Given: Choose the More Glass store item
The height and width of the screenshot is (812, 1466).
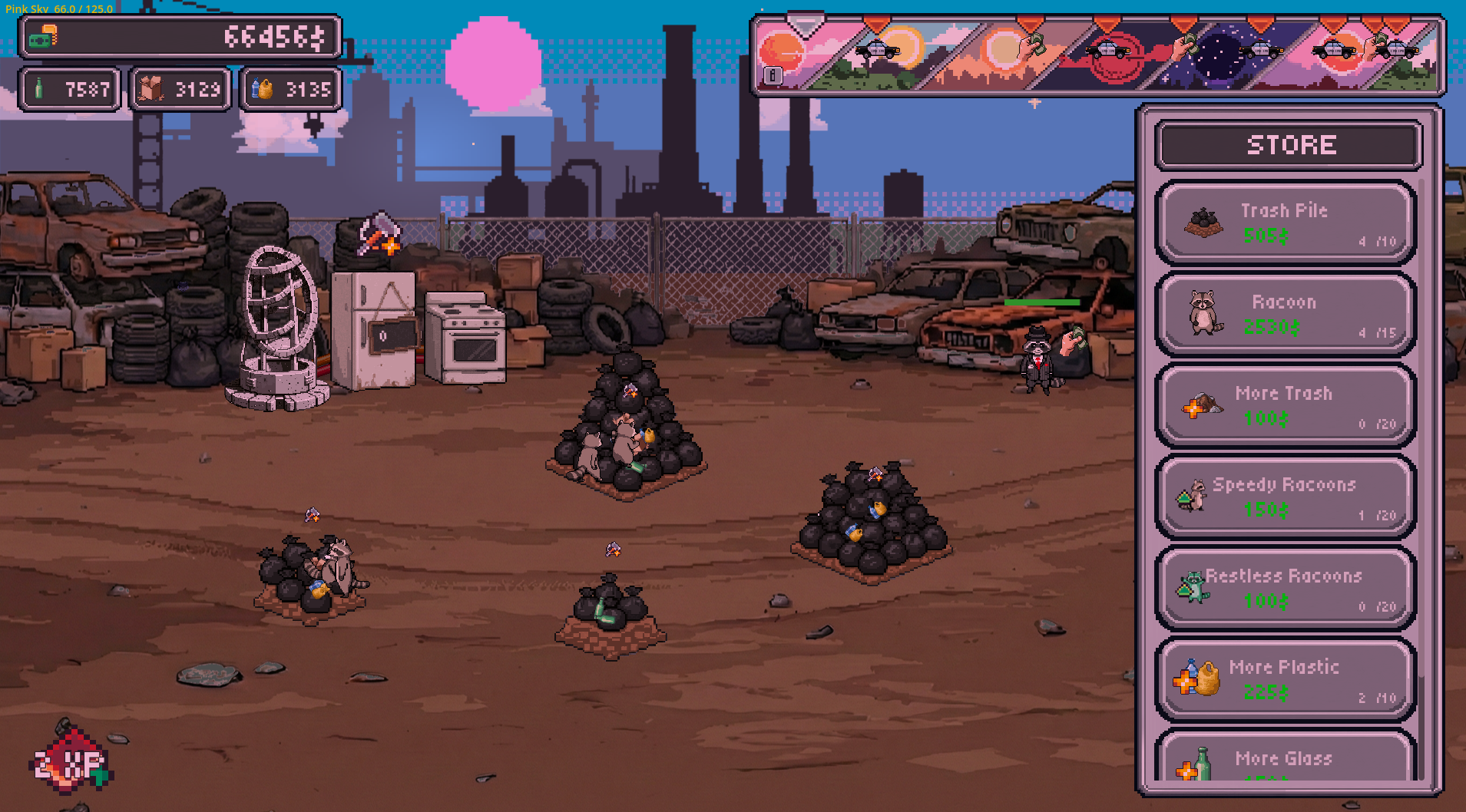Looking at the screenshot, I should [1285, 759].
